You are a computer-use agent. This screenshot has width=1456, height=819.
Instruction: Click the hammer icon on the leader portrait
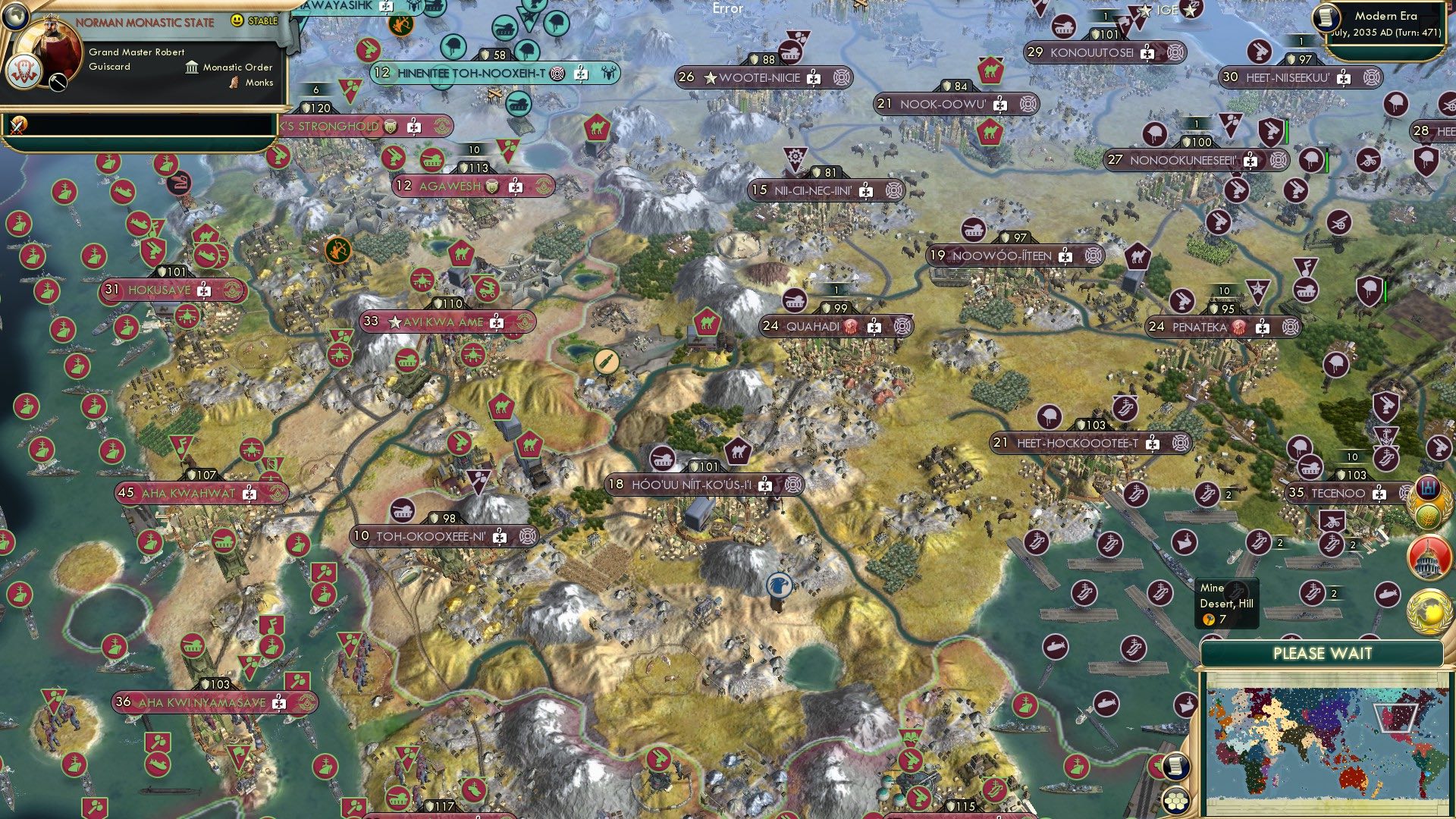(58, 82)
